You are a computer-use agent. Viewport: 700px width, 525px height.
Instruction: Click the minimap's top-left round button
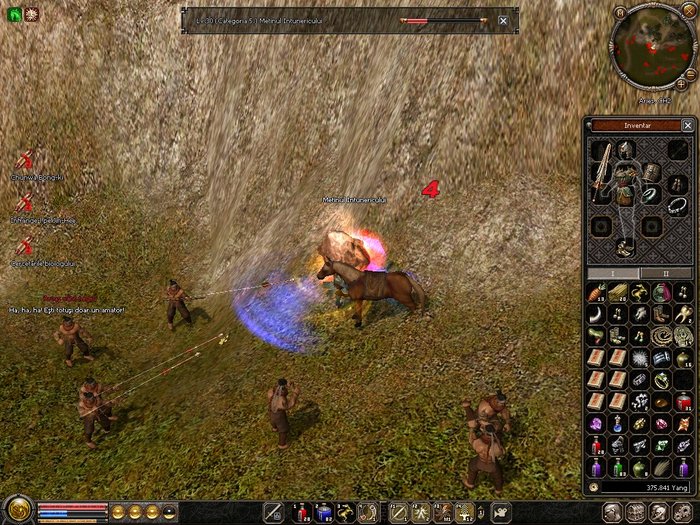621,13
